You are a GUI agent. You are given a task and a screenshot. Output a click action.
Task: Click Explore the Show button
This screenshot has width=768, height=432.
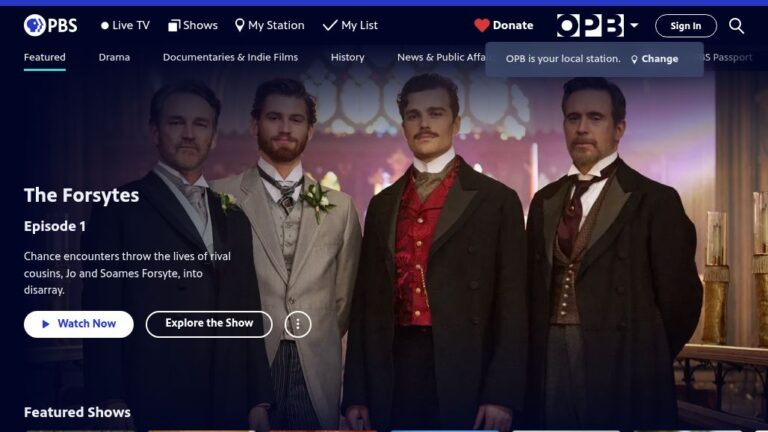209,324
